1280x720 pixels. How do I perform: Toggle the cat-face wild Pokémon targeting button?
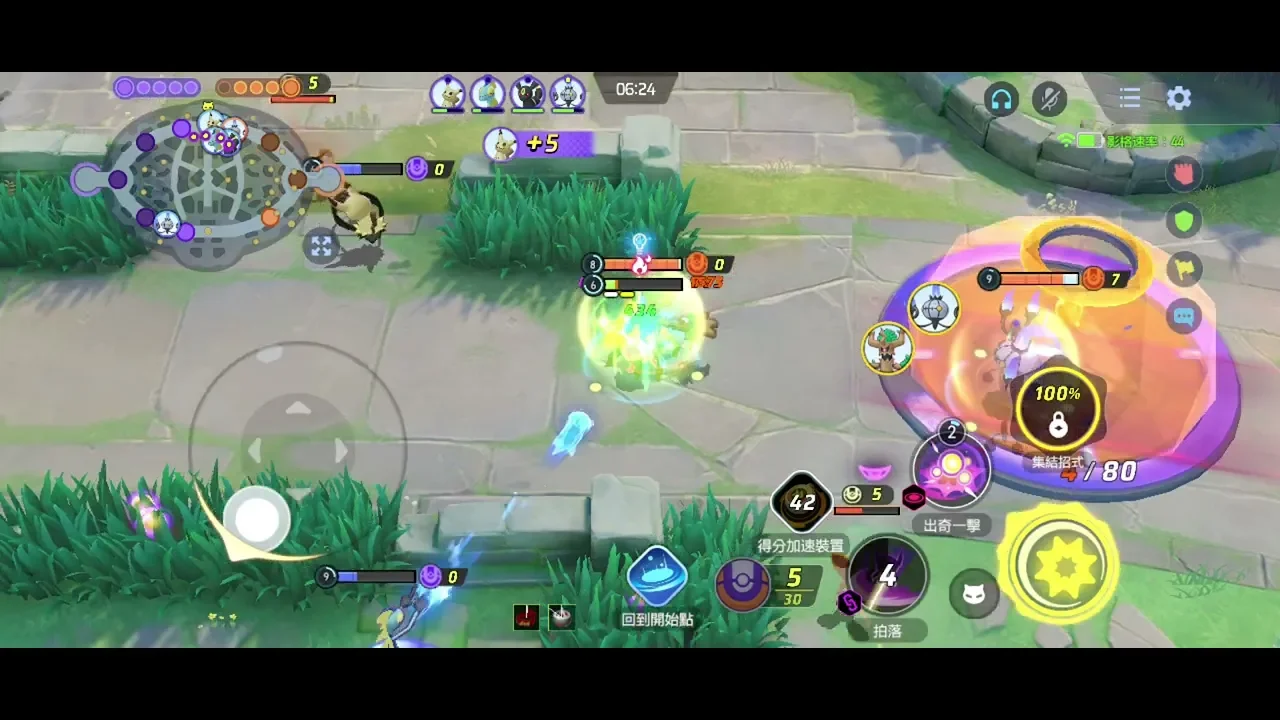(x=972, y=596)
